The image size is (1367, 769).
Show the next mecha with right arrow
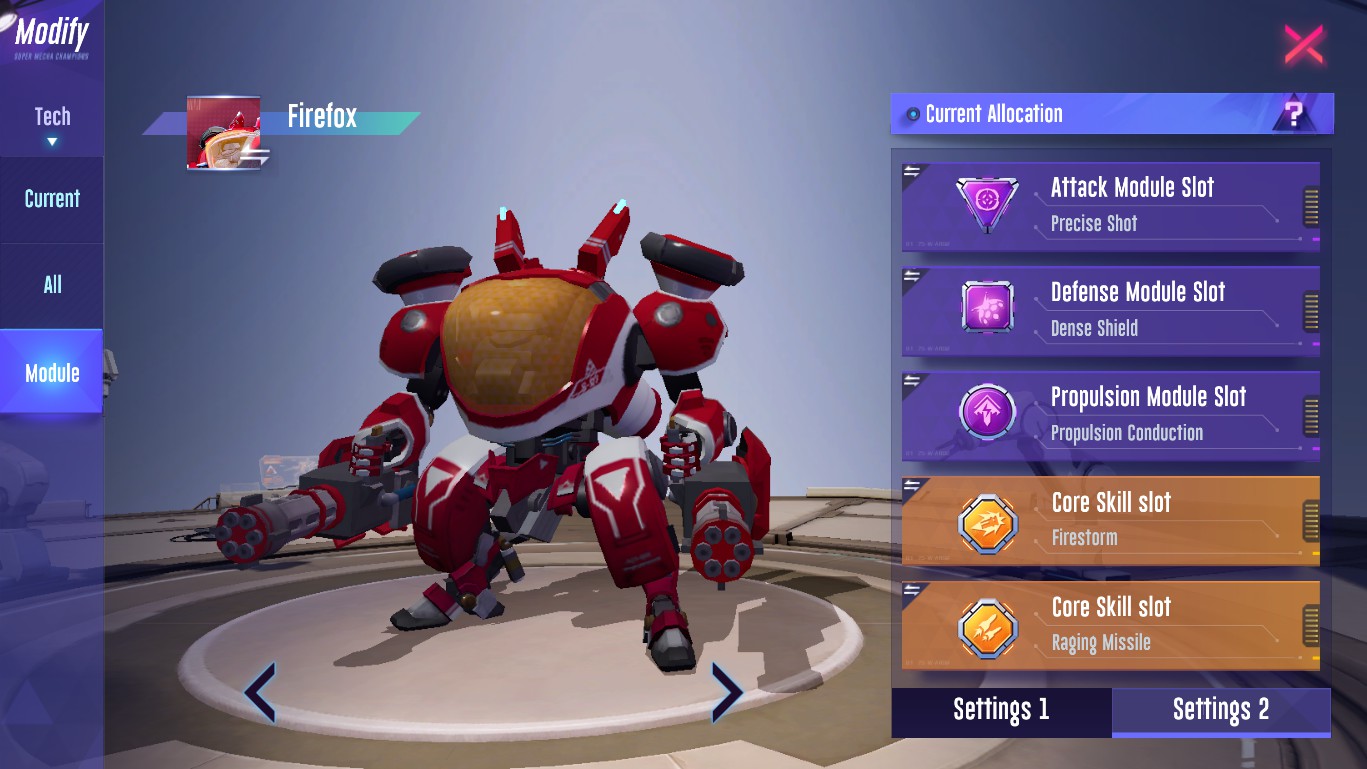pyautogui.click(x=726, y=692)
